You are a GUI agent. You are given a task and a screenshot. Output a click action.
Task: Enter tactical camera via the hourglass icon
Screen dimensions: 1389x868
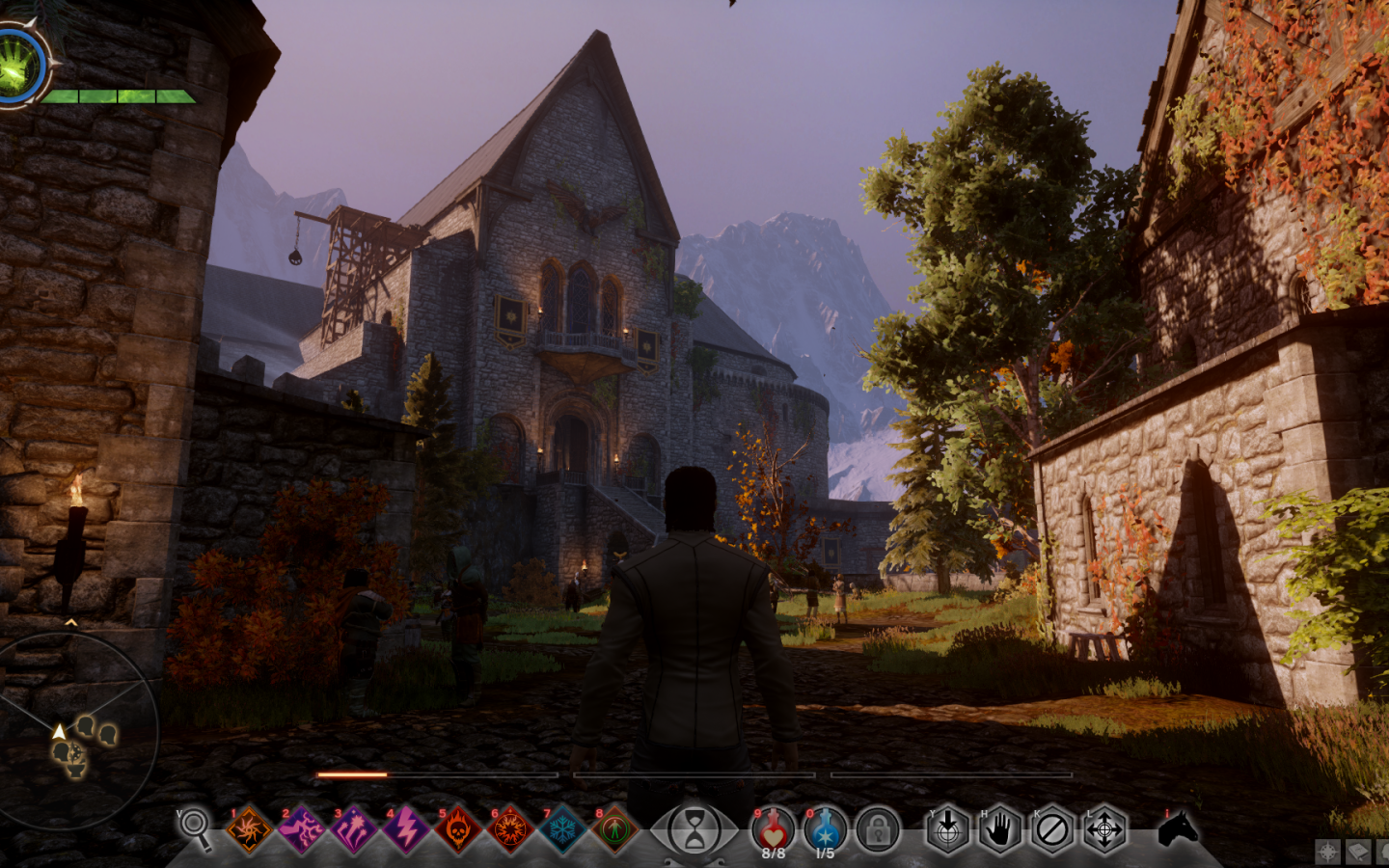click(x=696, y=827)
